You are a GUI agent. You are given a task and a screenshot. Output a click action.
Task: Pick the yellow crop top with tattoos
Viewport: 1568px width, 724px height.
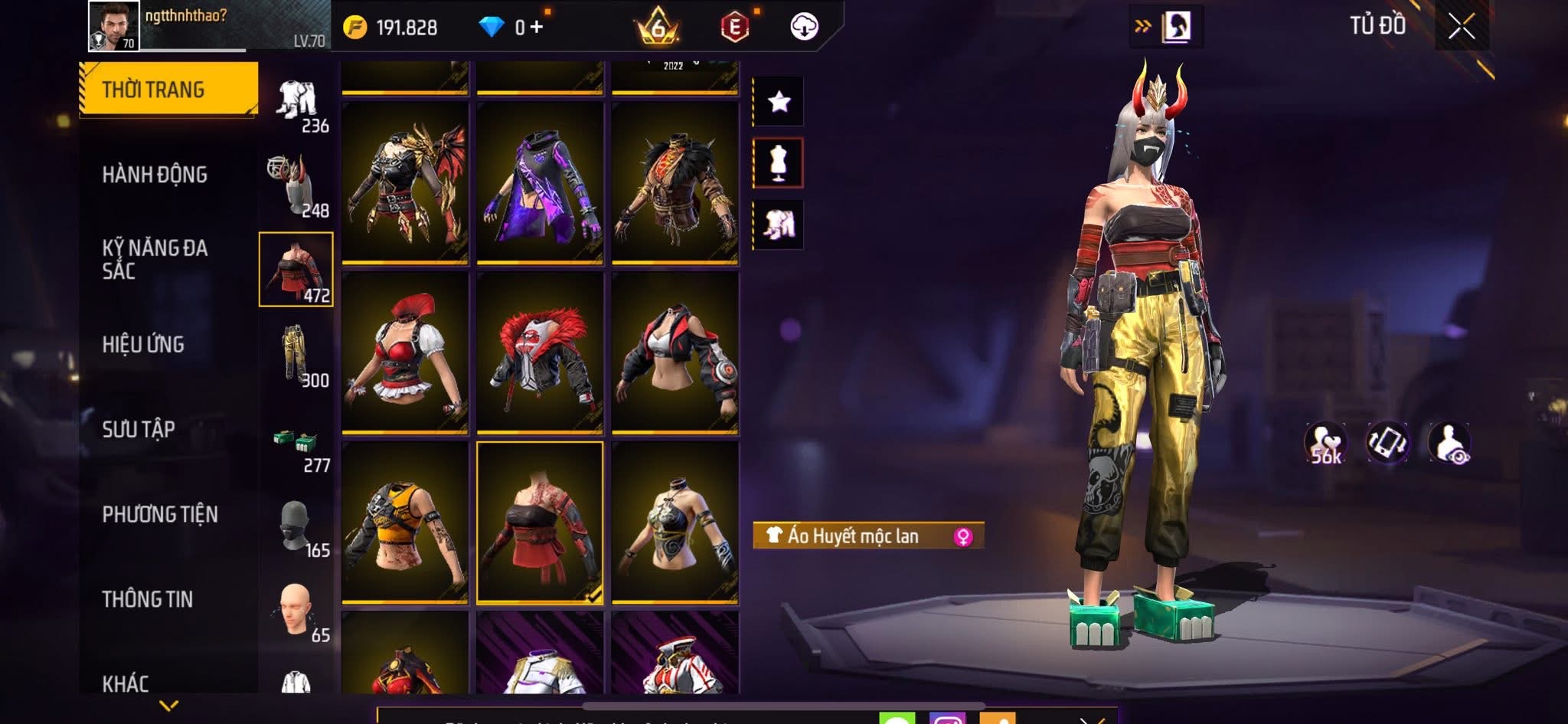(x=405, y=523)
